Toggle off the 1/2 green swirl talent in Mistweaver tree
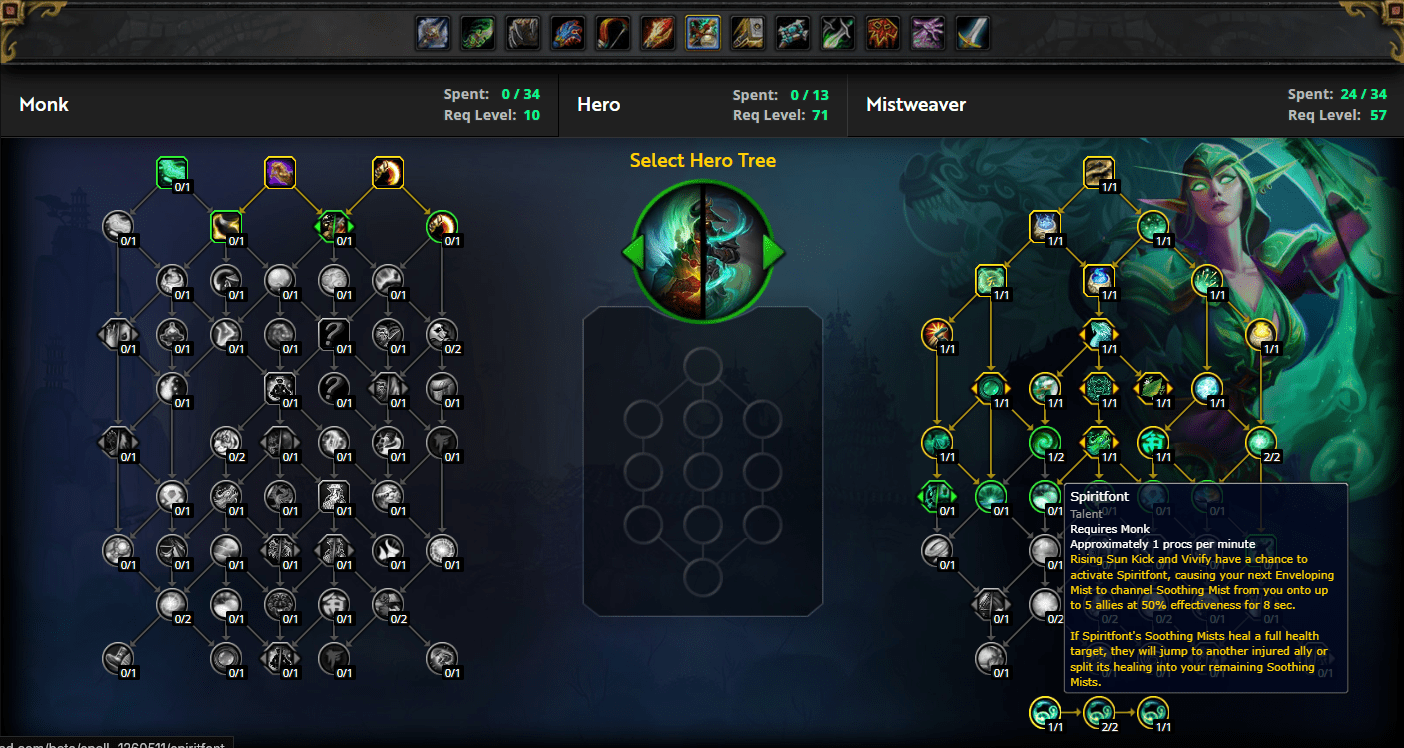Image resolution: width=1404 pixels, height=748 pixels. pos(1046,443)
